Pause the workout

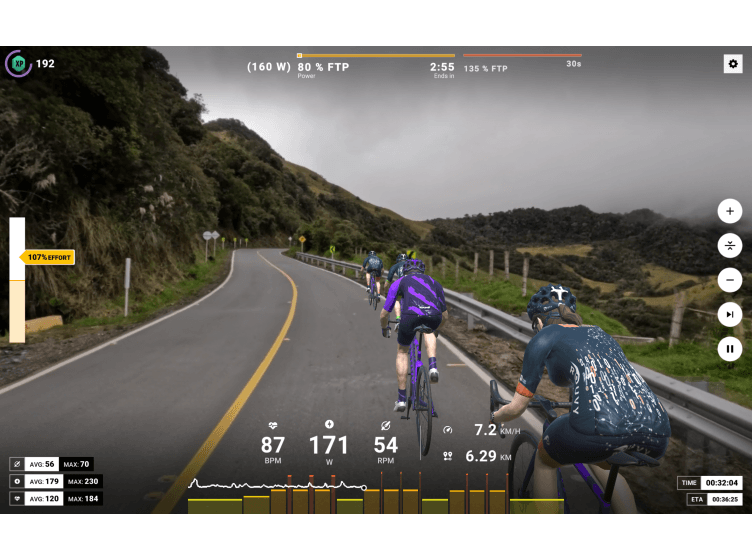pyautogui.click(x=730, y=349)
